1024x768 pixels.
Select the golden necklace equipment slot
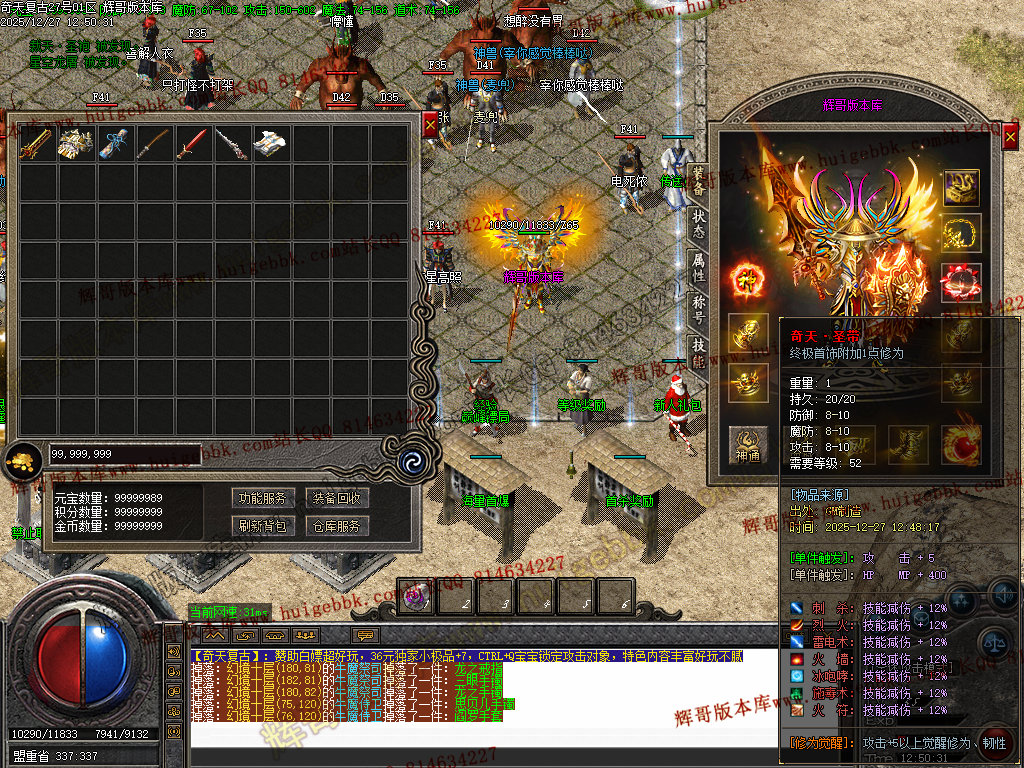tap(961, 233)
